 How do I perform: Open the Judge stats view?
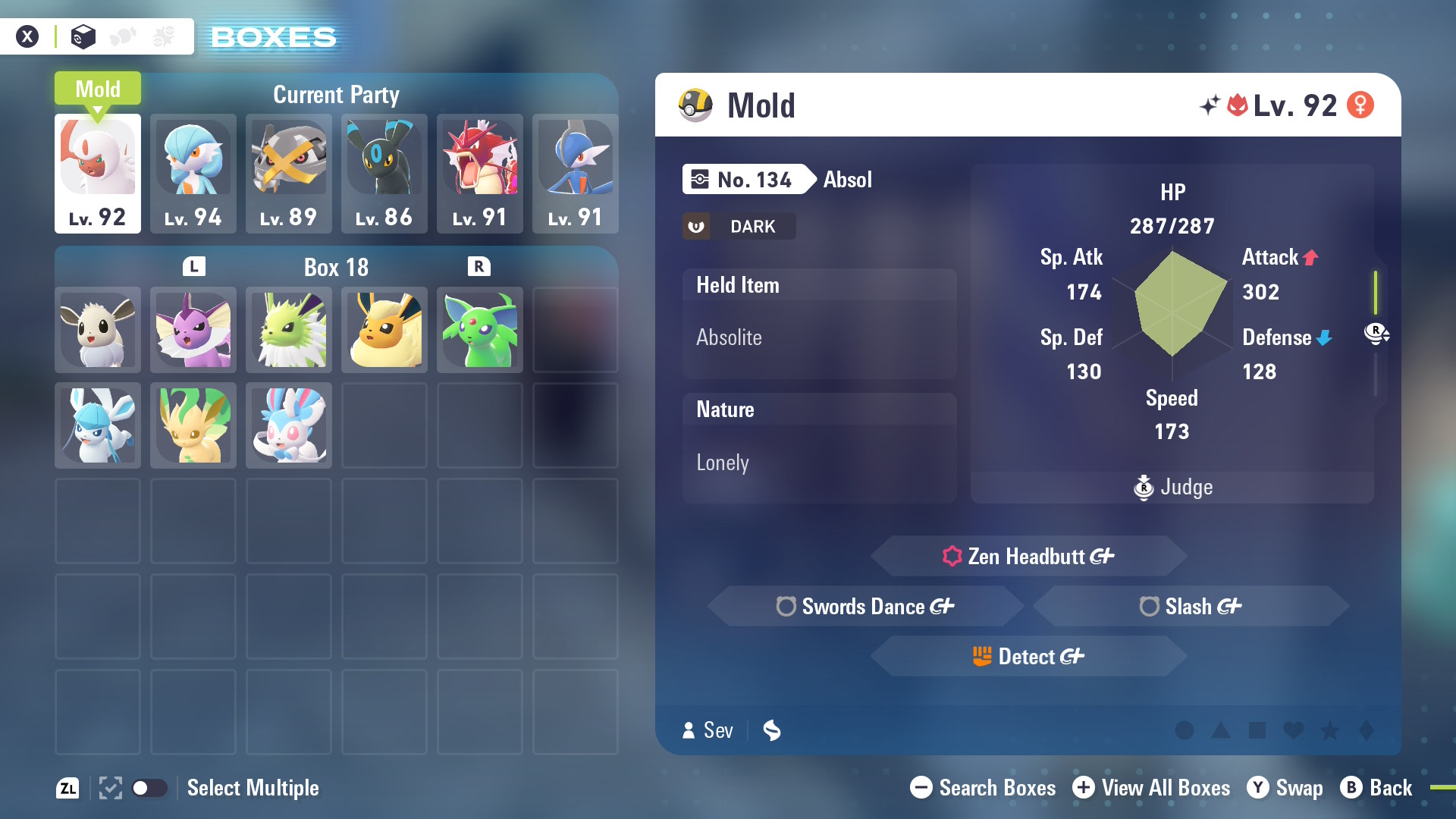pos(1172,487)
